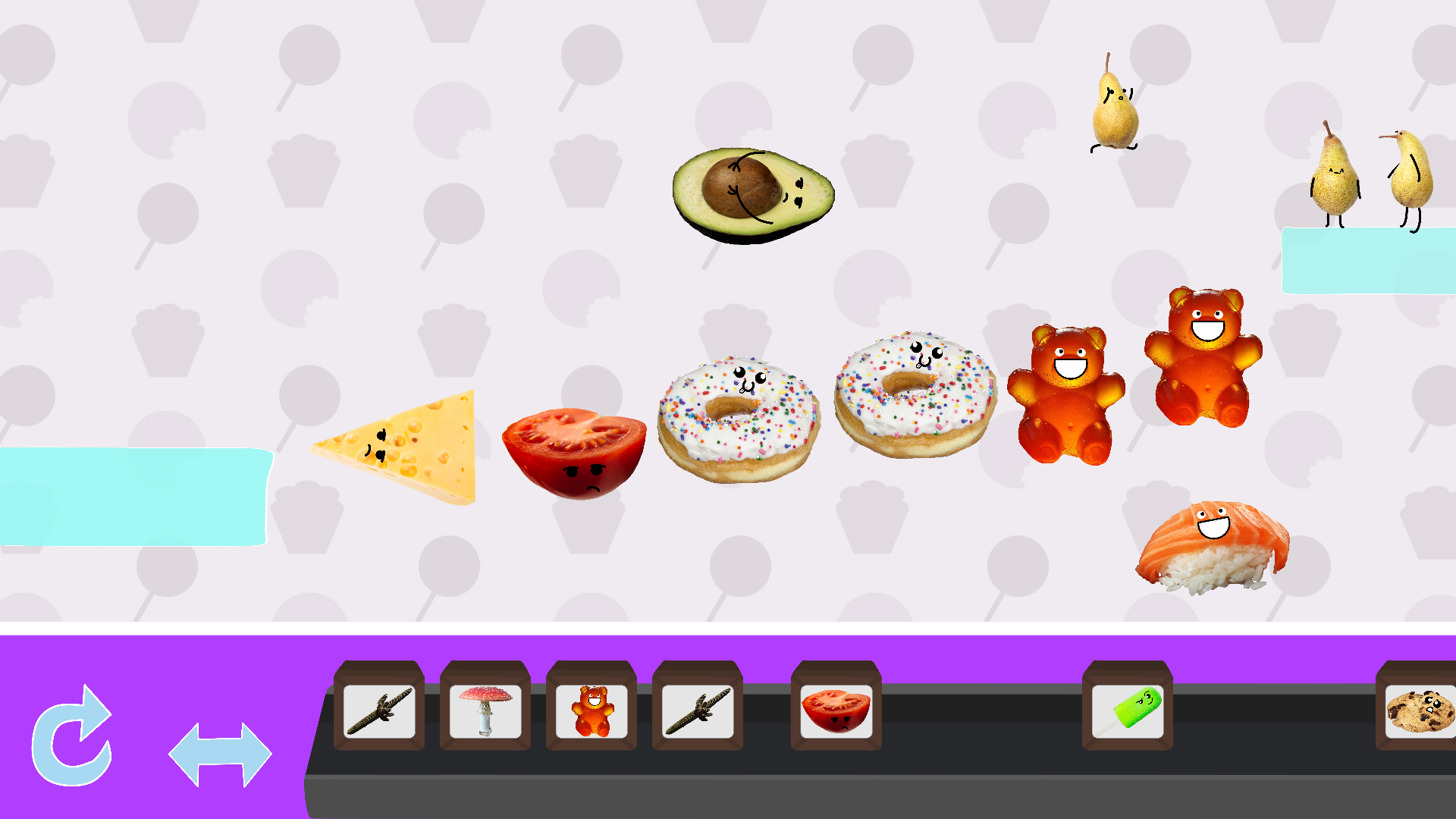Select the twig from the first tray slot
Image resolution: width=1456 pixels, height=819 pixels.
point(379,711)
